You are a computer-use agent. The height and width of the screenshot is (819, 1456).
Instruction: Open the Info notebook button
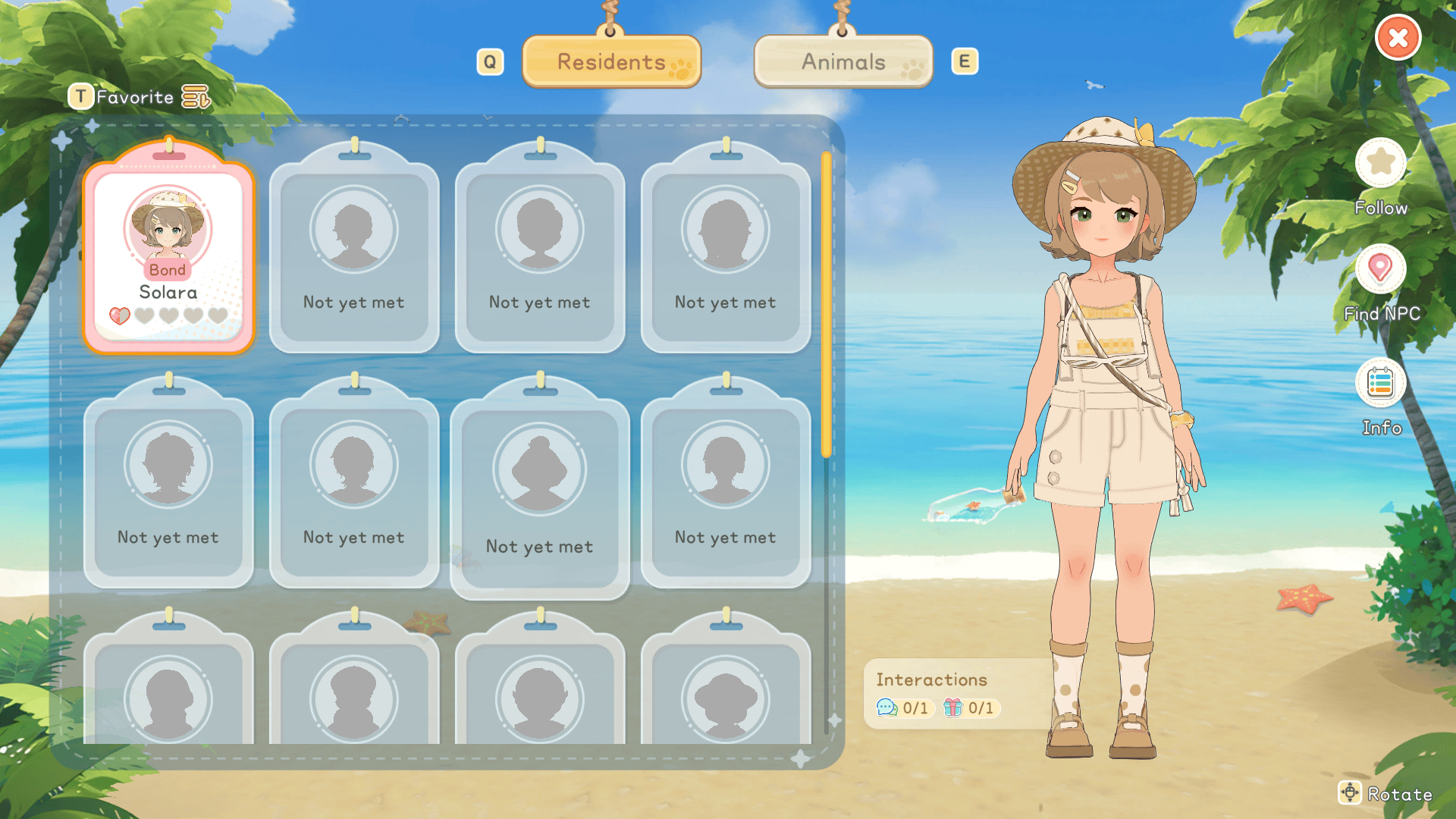tap(1380, 383)
